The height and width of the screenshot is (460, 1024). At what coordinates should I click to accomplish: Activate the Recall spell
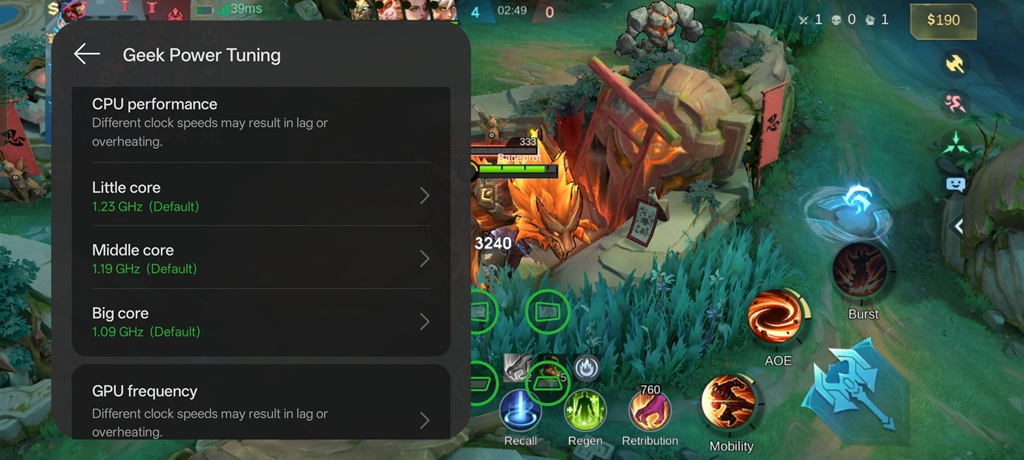point(520,412)
